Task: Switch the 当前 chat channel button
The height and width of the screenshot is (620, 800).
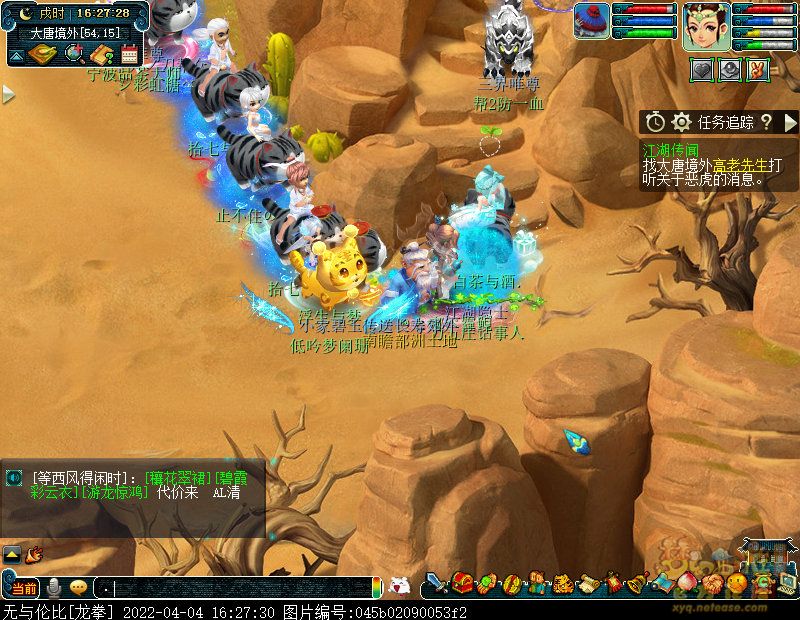Action: coord(24,588)
